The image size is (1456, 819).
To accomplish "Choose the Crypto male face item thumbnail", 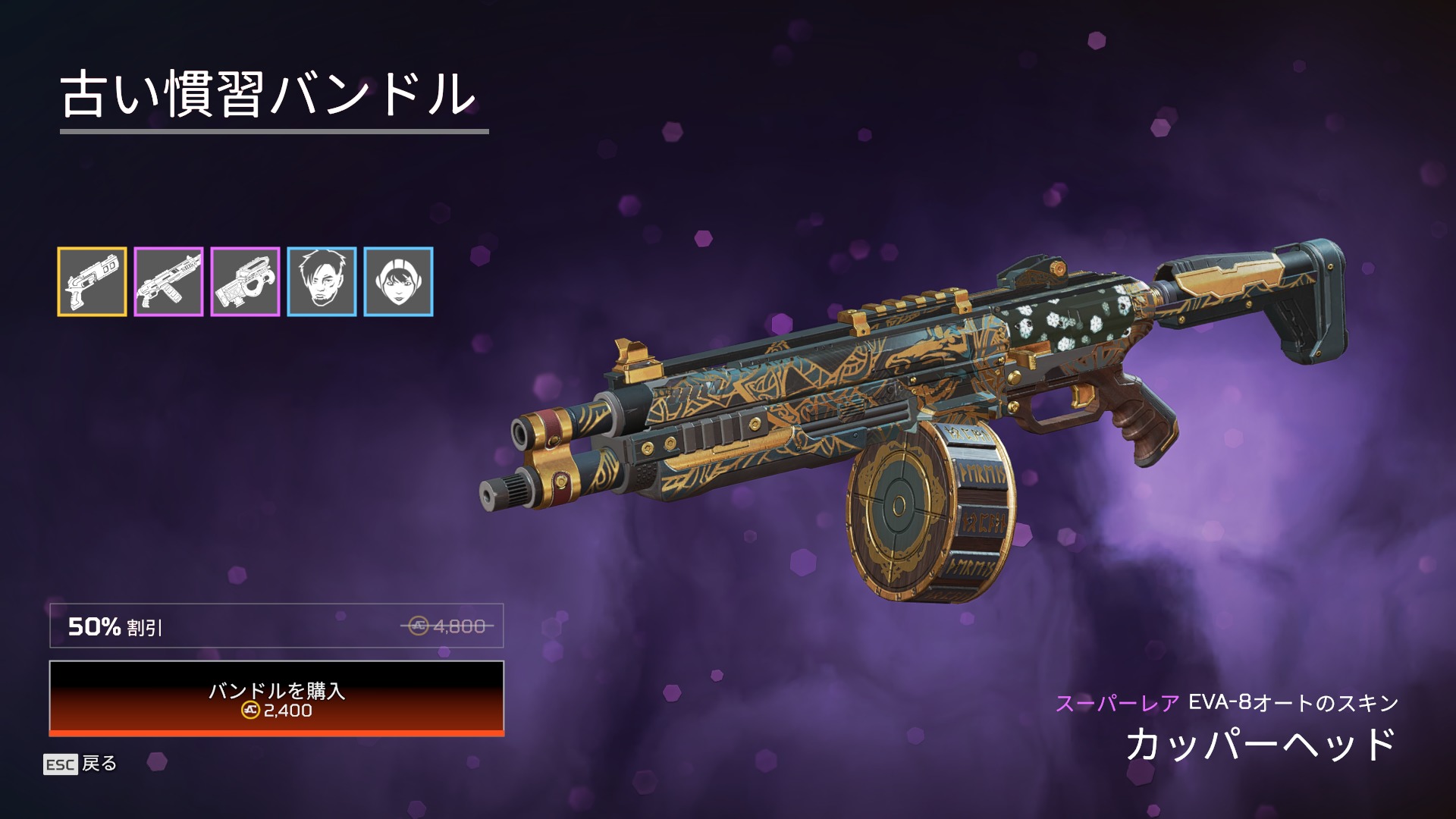I will (x=322, y=281).
